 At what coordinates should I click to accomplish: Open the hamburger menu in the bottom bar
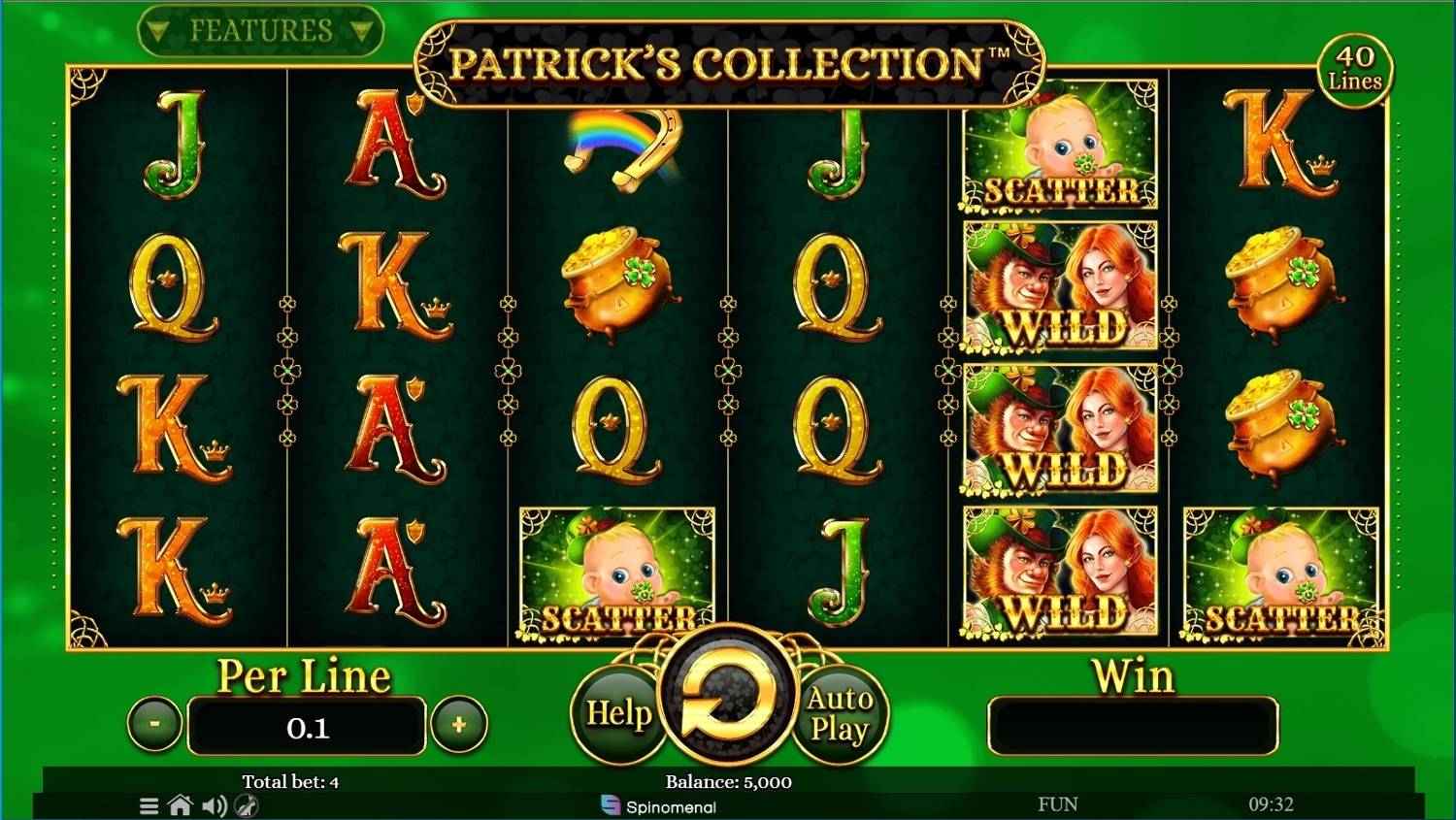click(149, 805)
